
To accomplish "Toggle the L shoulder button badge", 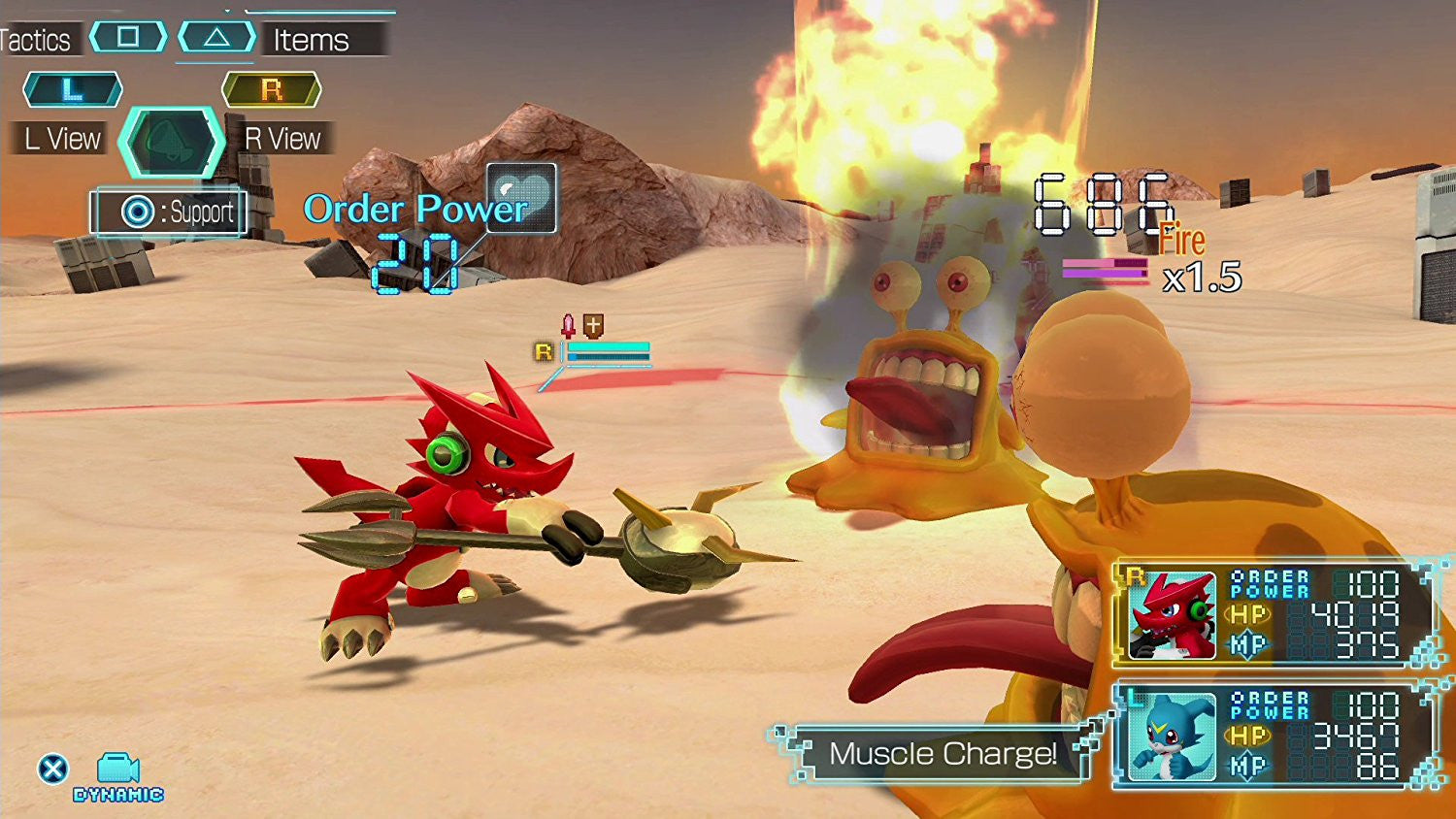I will [x=71, y=89].
